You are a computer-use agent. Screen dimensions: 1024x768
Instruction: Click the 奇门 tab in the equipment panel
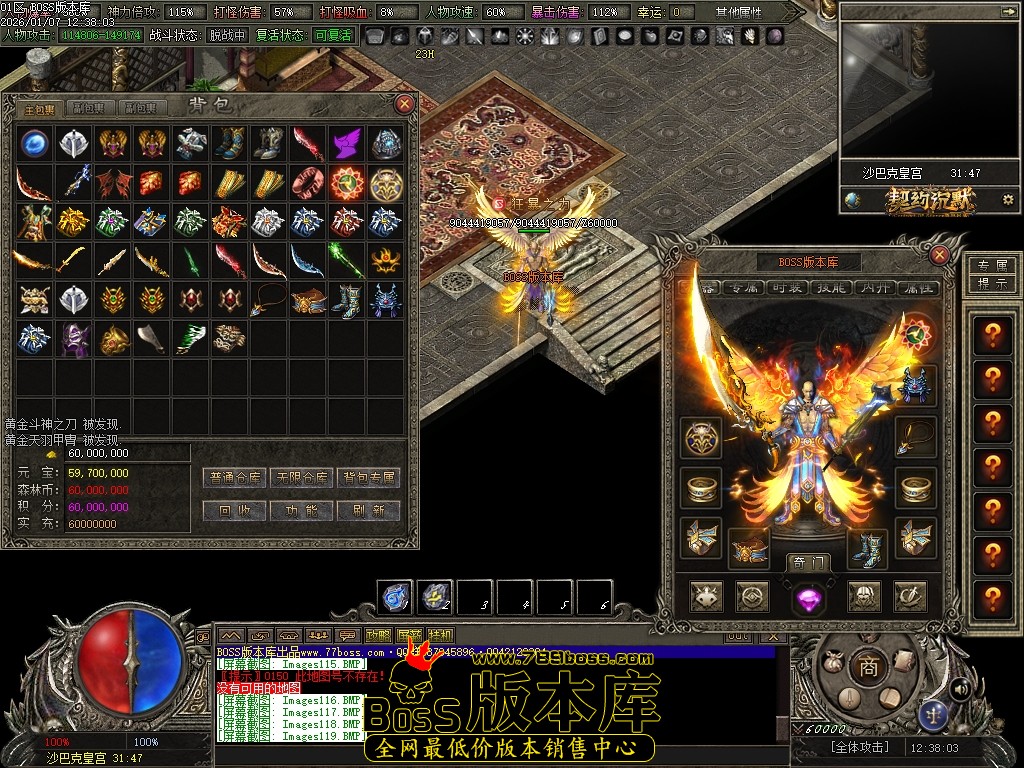(x=807, y=563)
